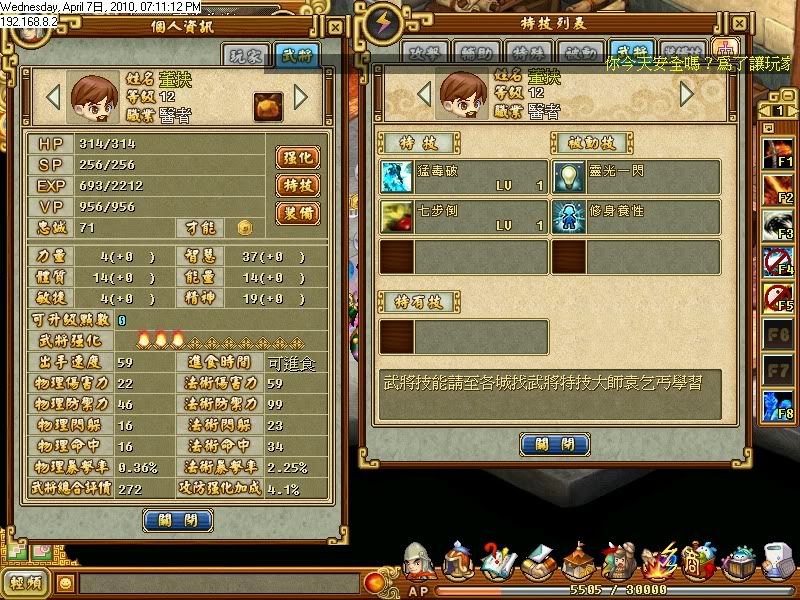Viewport: 800px width, 600px height.
Task: Switch to the 攻擊 attack skills tab
Action: [x=425, y=54]
